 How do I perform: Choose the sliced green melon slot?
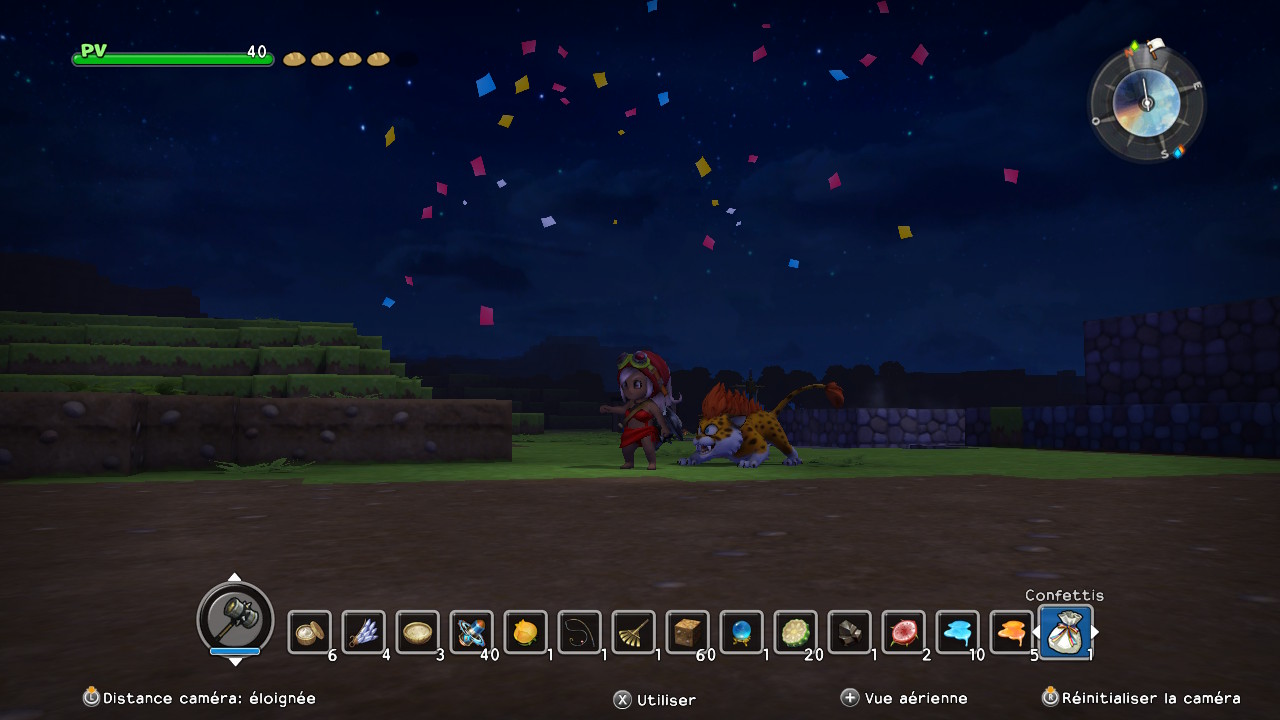[x=796, y=632]
